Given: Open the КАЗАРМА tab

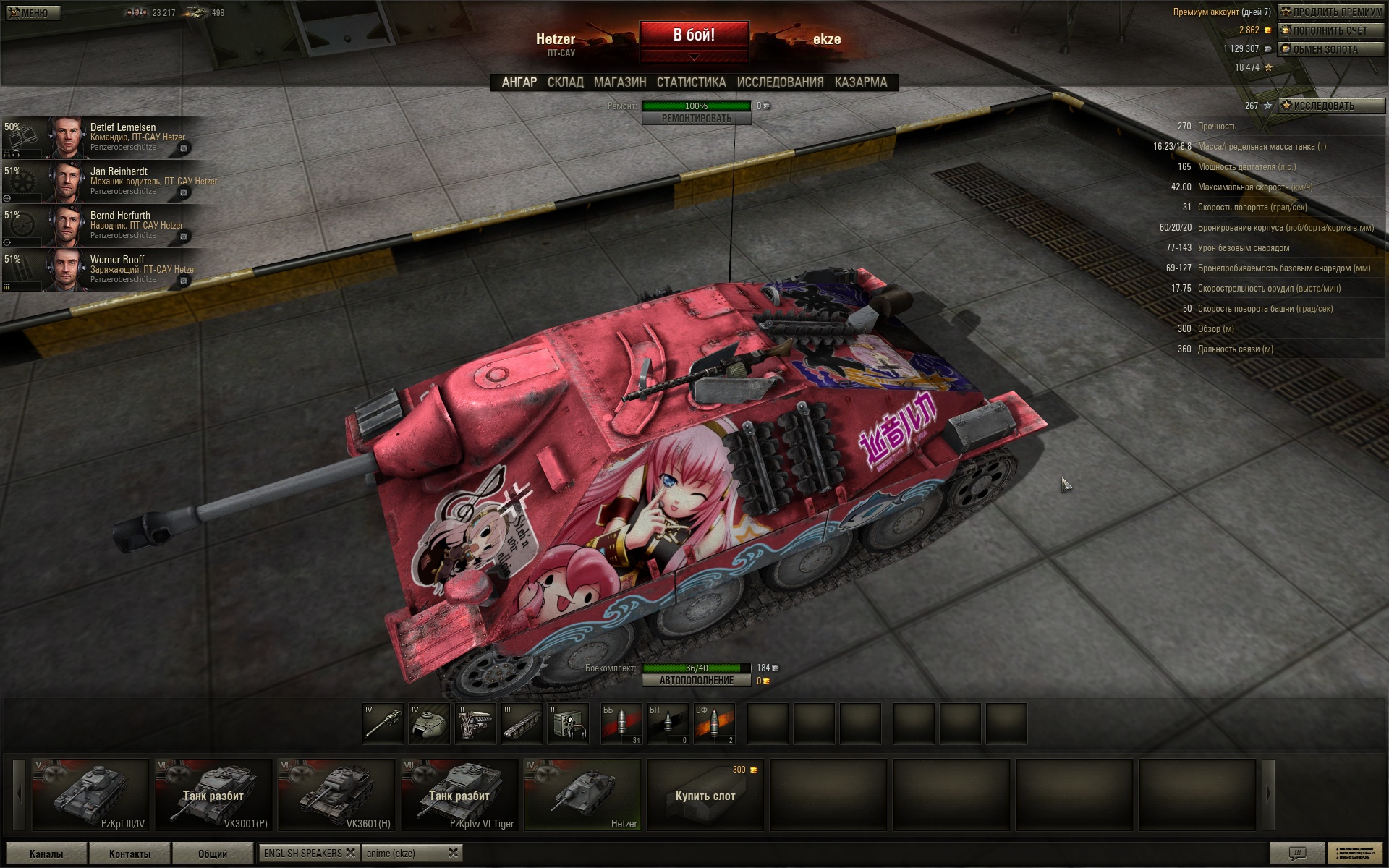Looking at the screenshot, I should [x=860, y=82].
